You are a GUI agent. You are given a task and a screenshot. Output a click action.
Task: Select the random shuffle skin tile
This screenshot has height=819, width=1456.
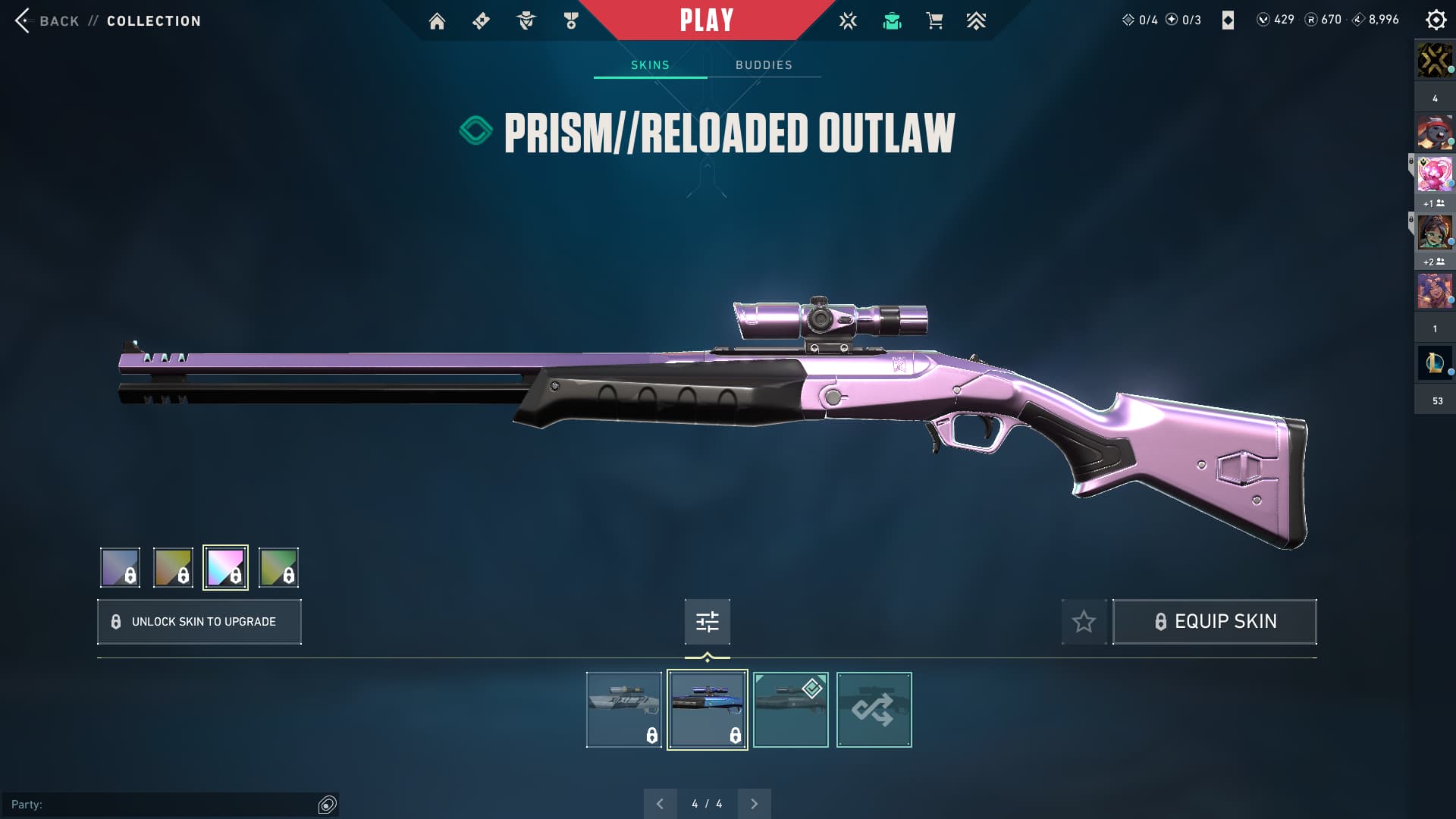point(874,710)
